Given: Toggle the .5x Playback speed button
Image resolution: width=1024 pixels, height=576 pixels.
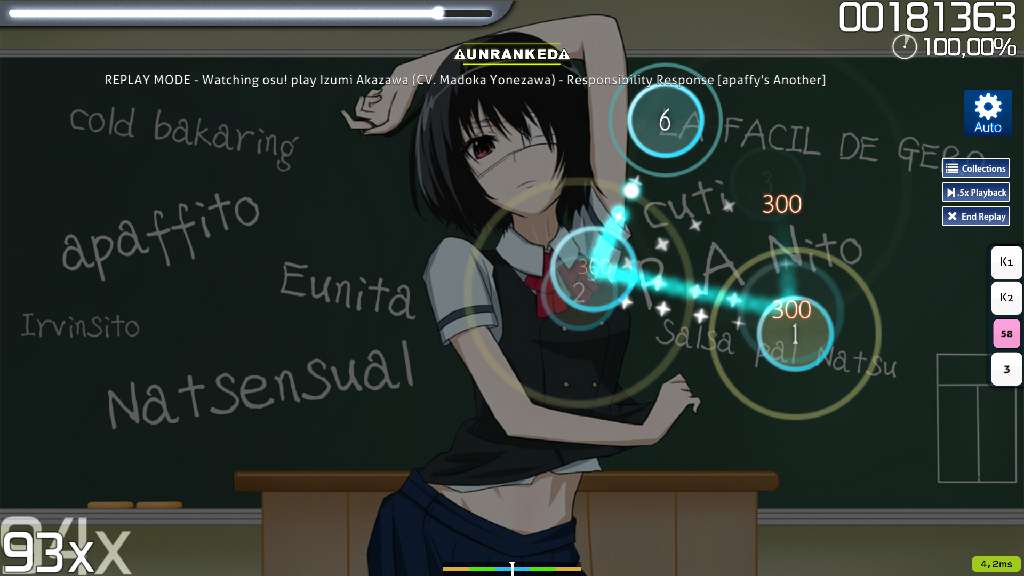Looking at the screenshot, I should 975,192.
